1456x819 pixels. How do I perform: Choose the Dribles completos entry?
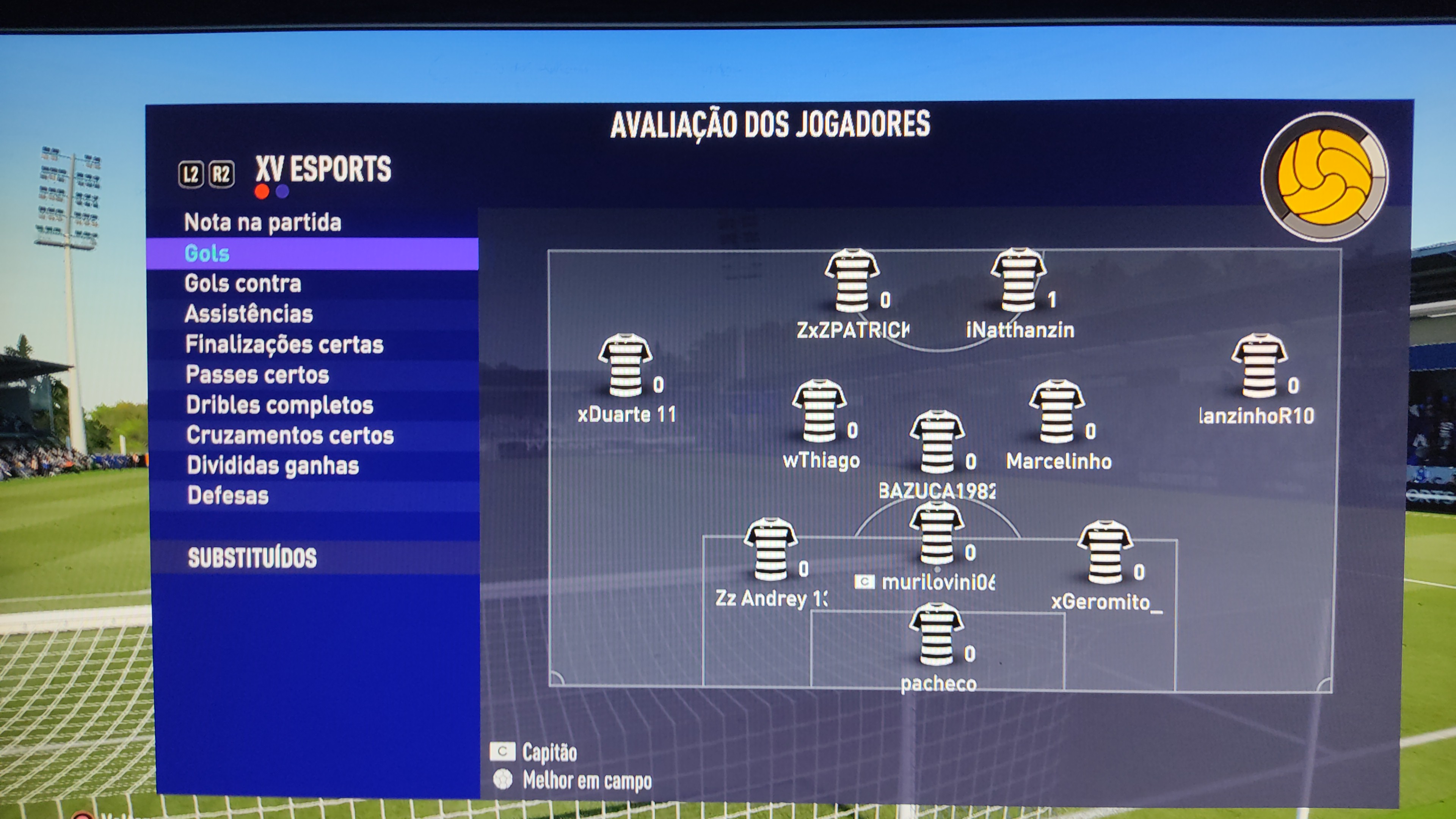click(280, 405)
